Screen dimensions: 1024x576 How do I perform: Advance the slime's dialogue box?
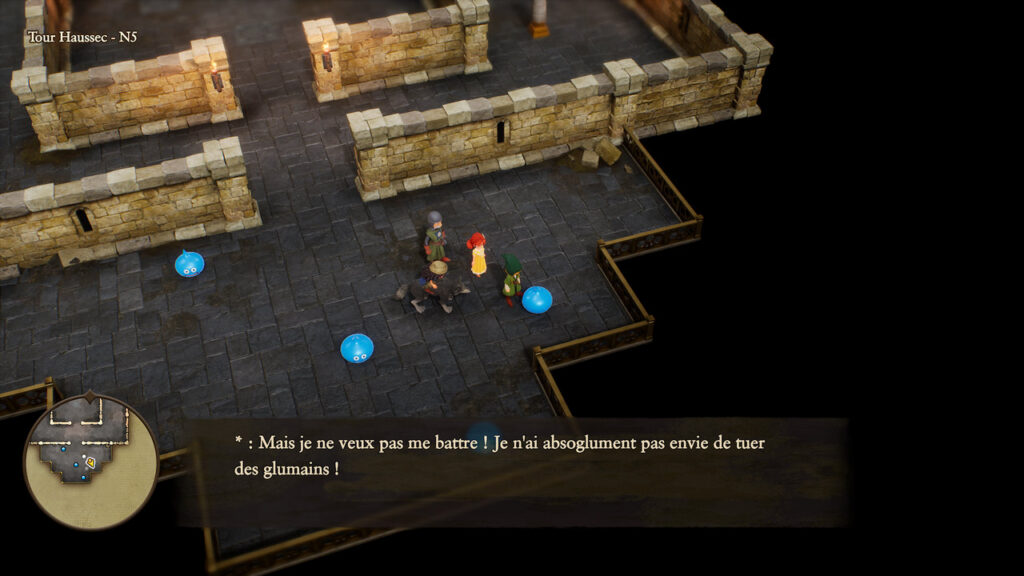514,471
